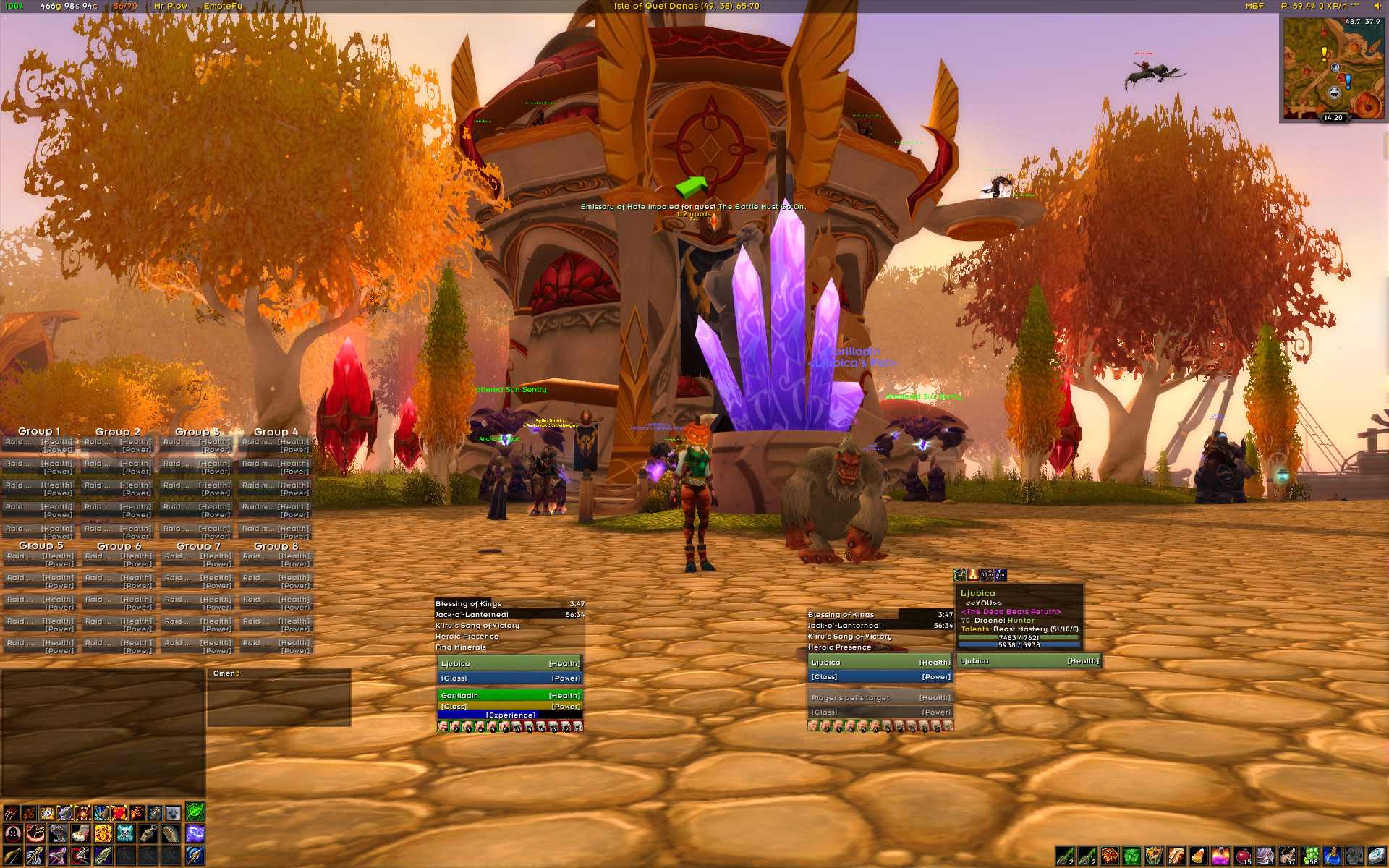
Task: Activate the green leaf aspect ability
Action: click(x=195, y=812)
